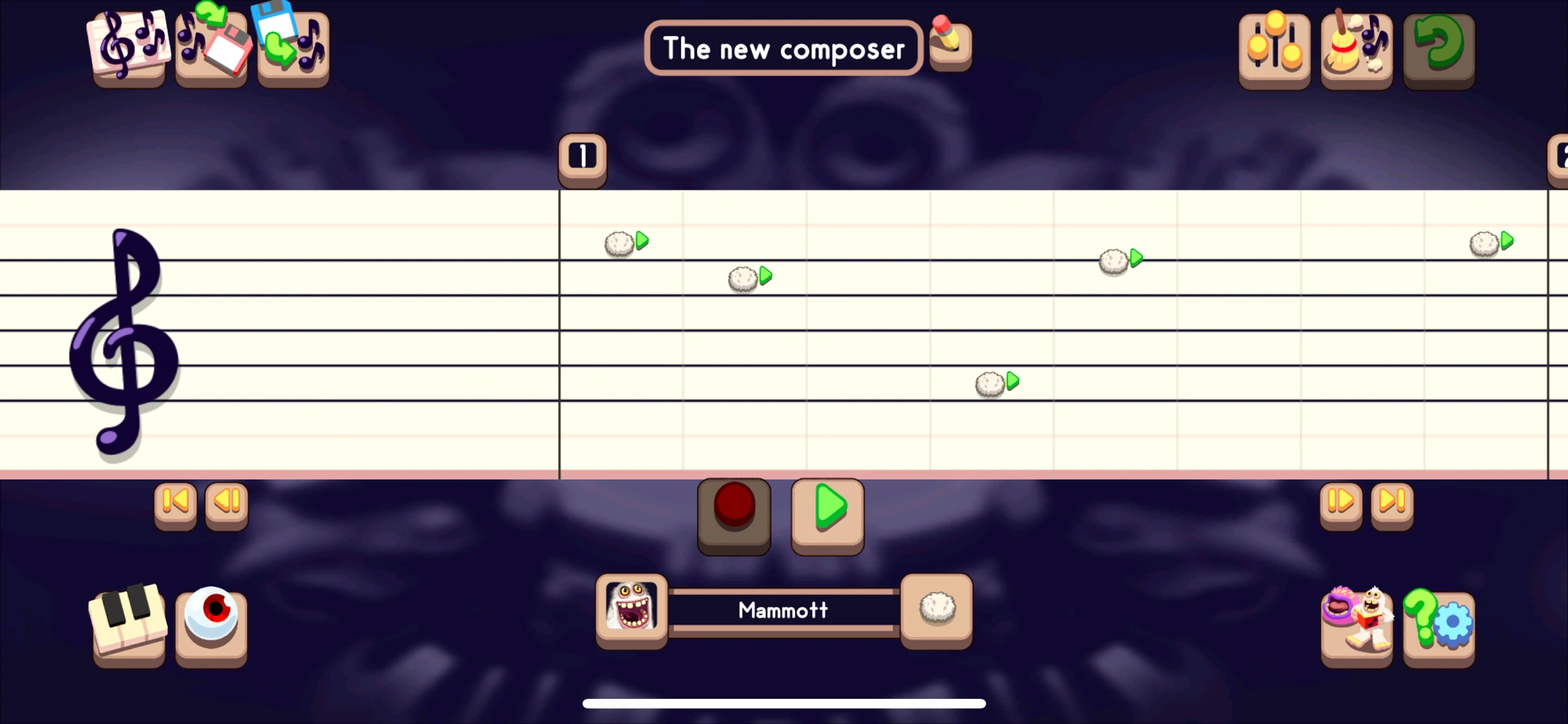Skip back to the song start

[175, 505]
